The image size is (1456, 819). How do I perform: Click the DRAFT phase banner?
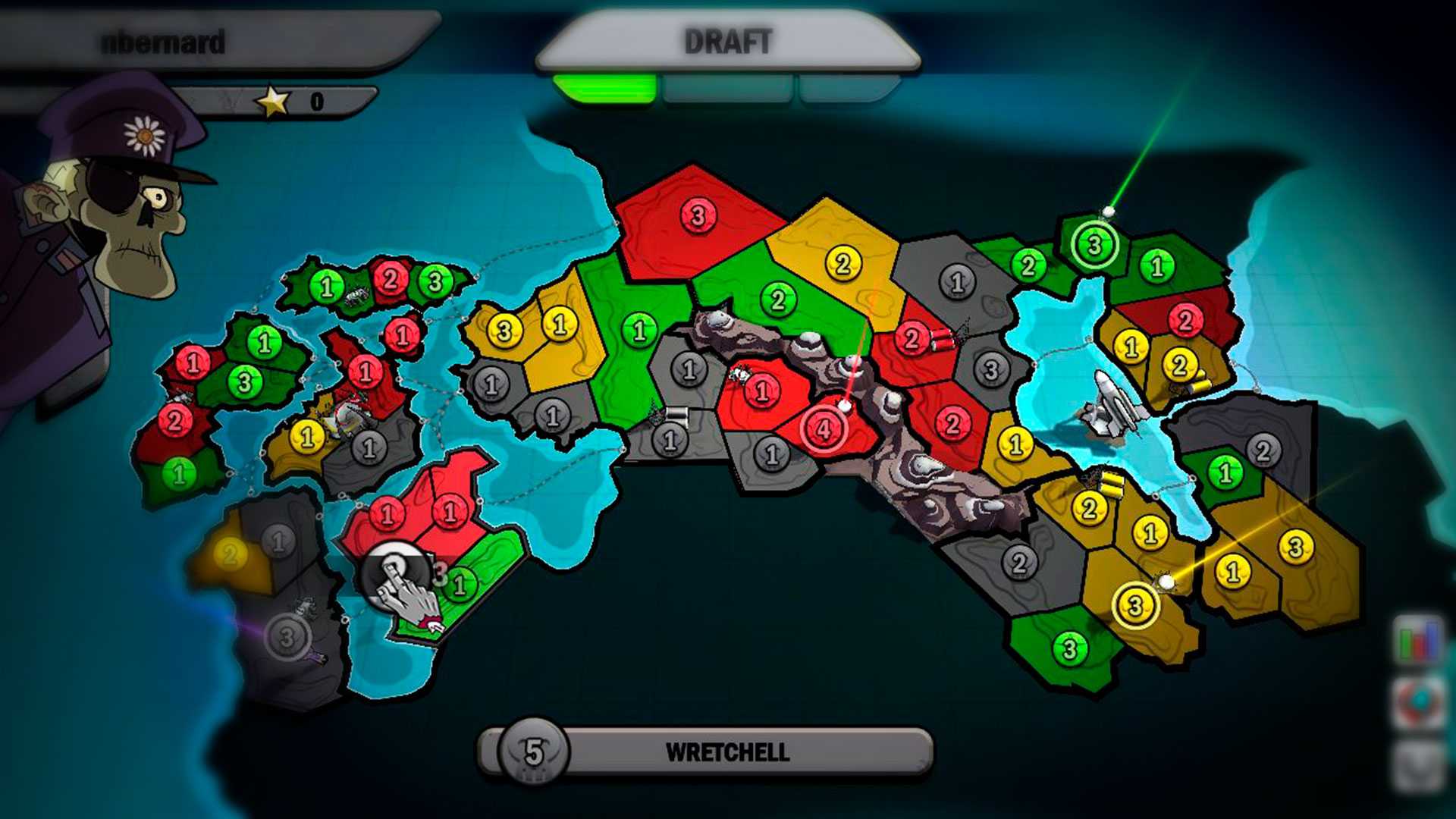click(x=728, y=42)
